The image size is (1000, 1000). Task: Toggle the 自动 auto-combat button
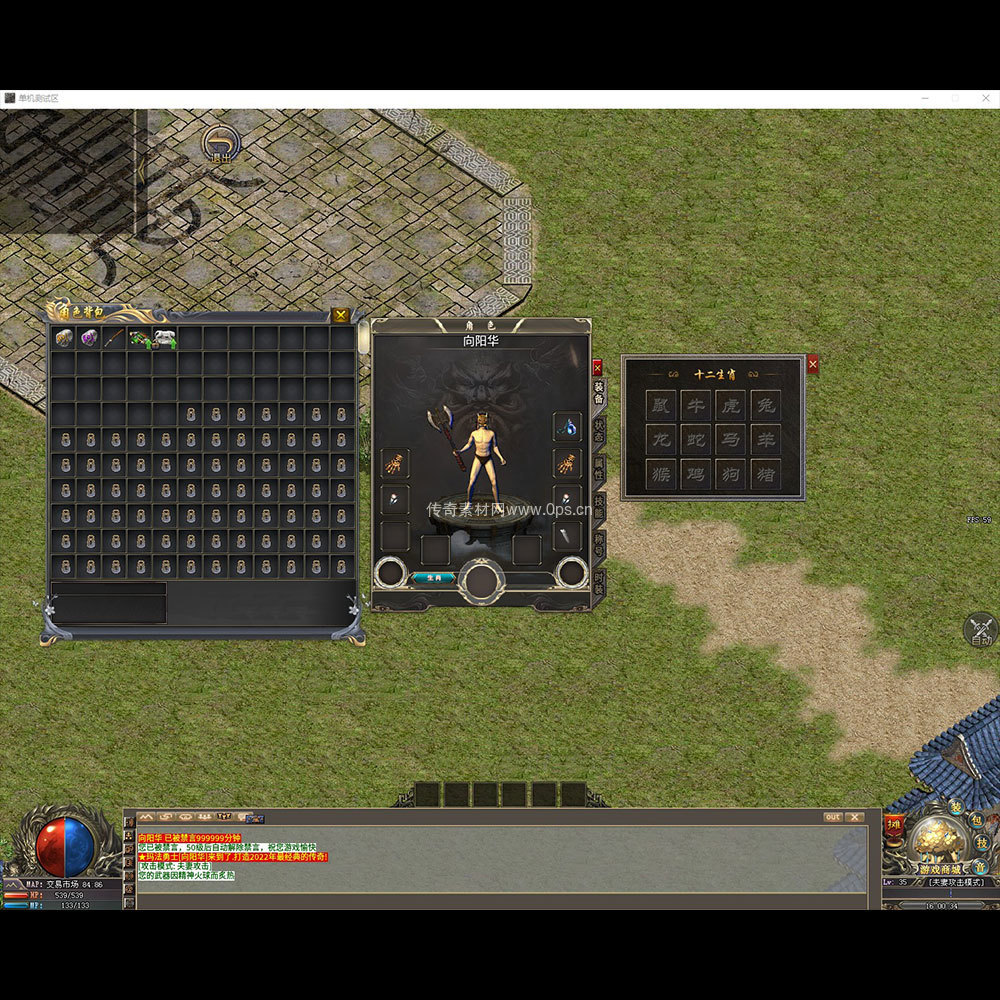click(981, 631)
